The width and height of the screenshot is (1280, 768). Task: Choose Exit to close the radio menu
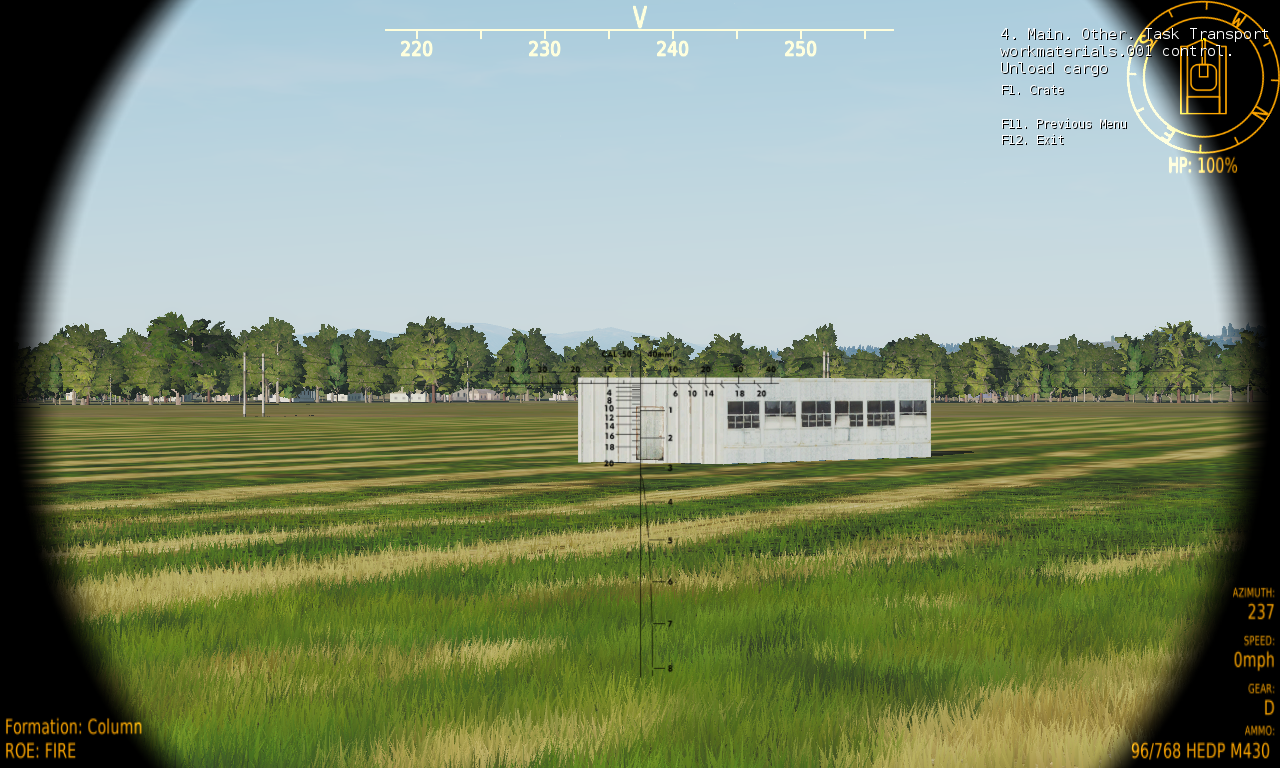pyautogui.click(x=1033, y=141)
